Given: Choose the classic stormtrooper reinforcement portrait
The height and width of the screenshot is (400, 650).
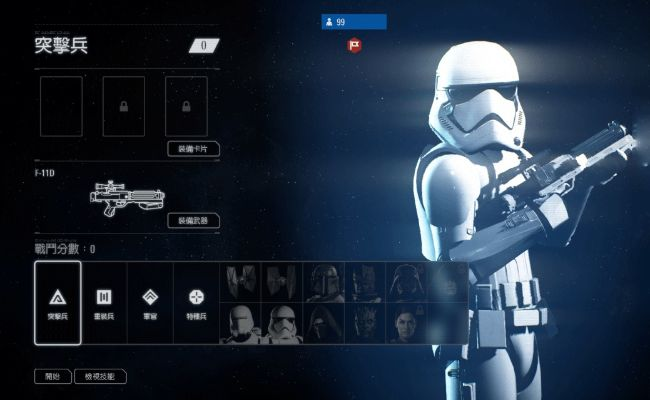Looking at the screenshot, I should pyautogui.click(x=283, y=323).
